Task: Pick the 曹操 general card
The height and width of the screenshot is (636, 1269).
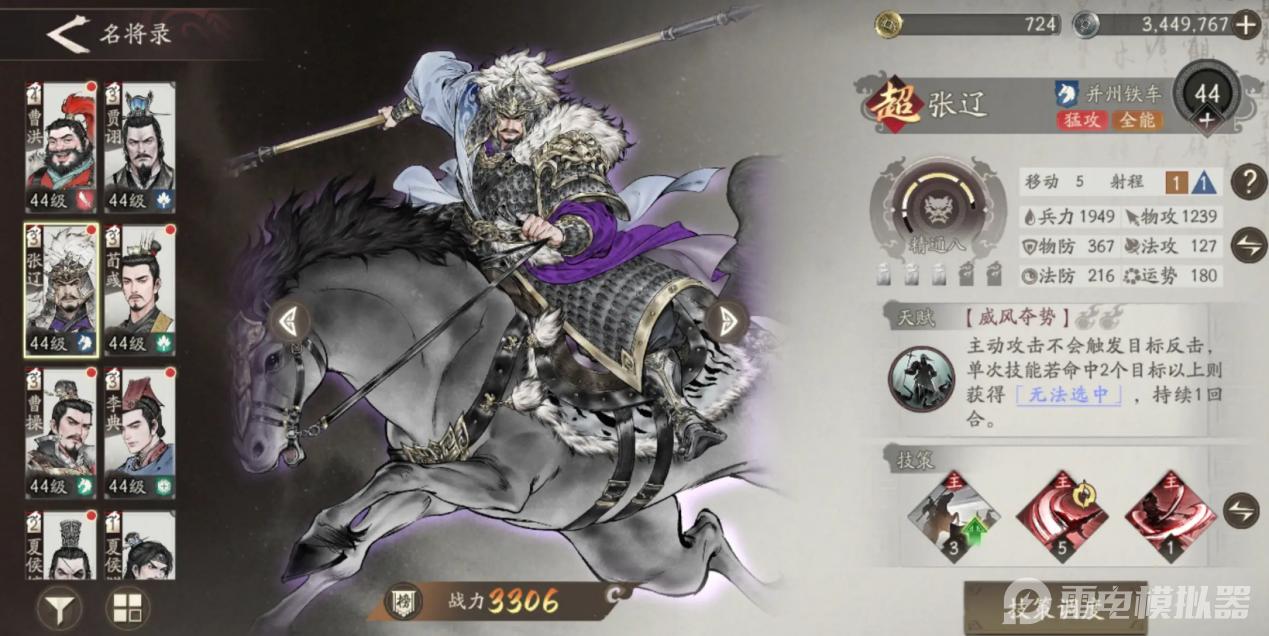Action: click(x=61, y=433)
